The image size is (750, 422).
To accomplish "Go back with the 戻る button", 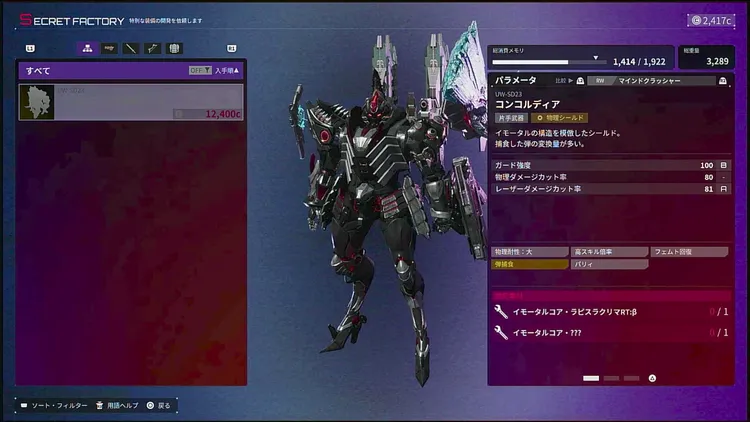I will [159, 405].
